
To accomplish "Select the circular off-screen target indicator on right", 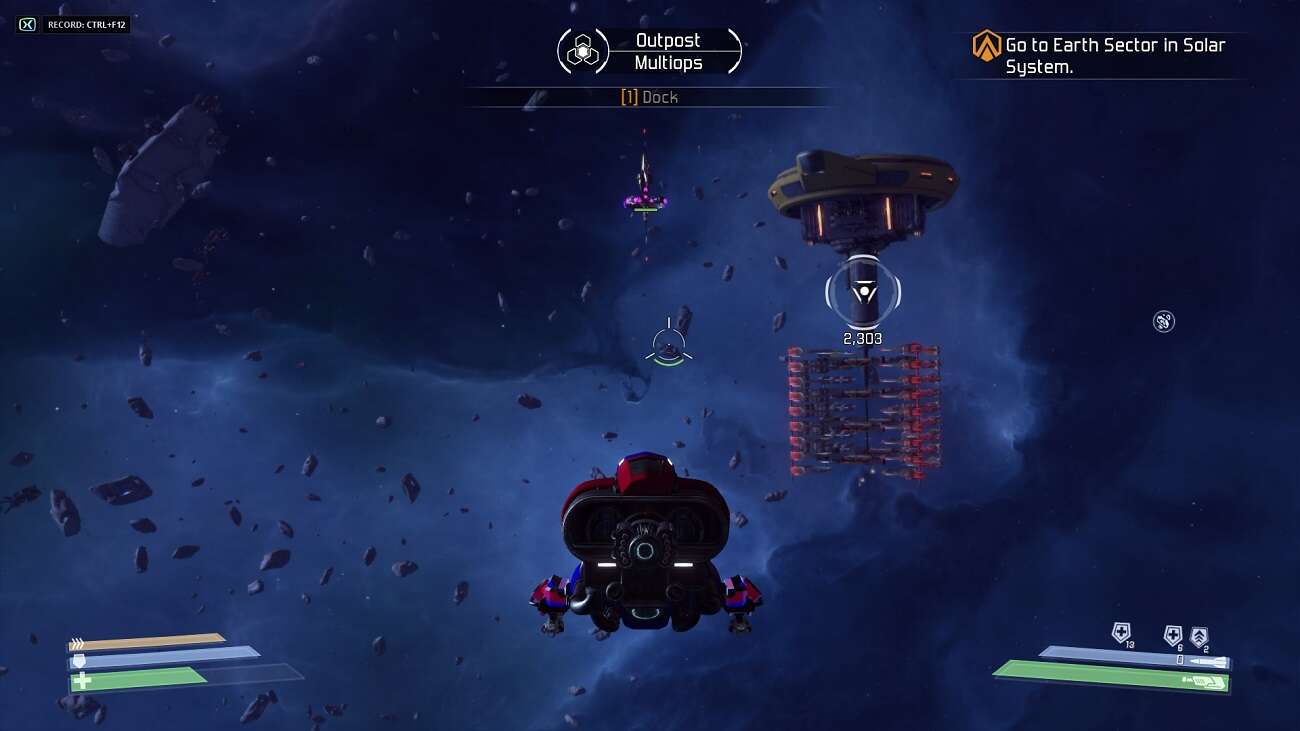I will tap(1162, 322).
